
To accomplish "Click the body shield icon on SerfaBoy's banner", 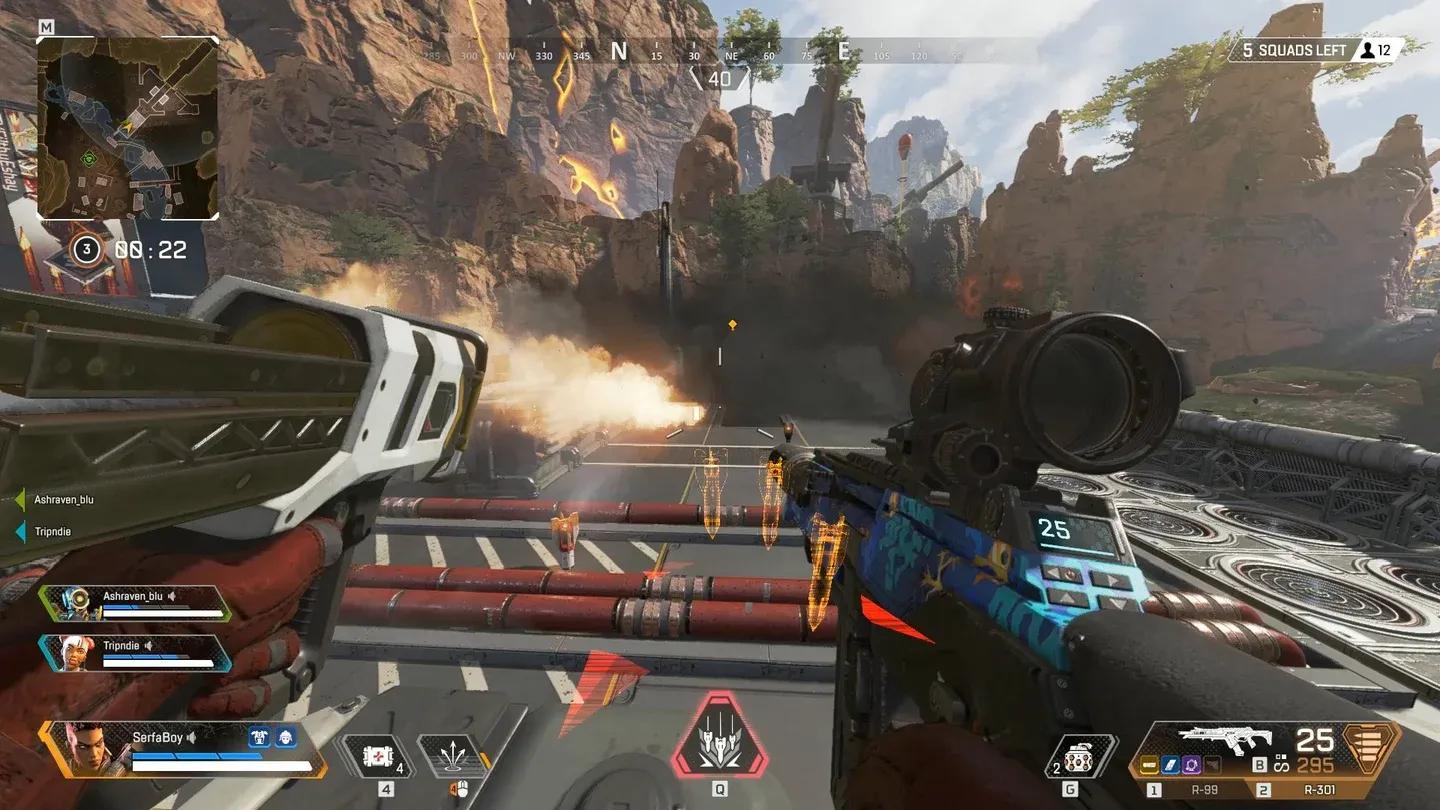I will pyautogui.click(x=259, y=737).
